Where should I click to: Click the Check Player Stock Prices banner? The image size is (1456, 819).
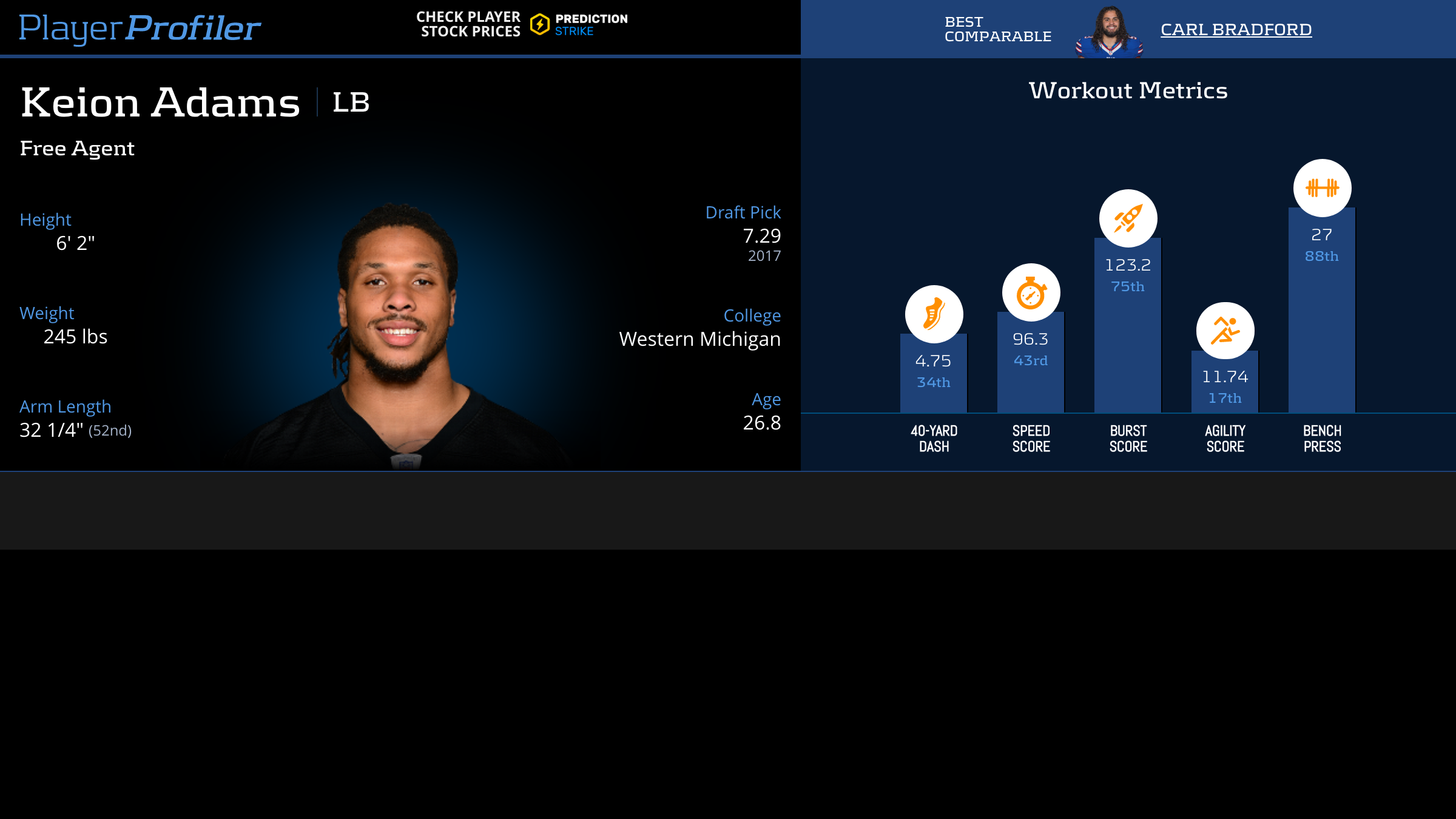(x=522, y=25)
